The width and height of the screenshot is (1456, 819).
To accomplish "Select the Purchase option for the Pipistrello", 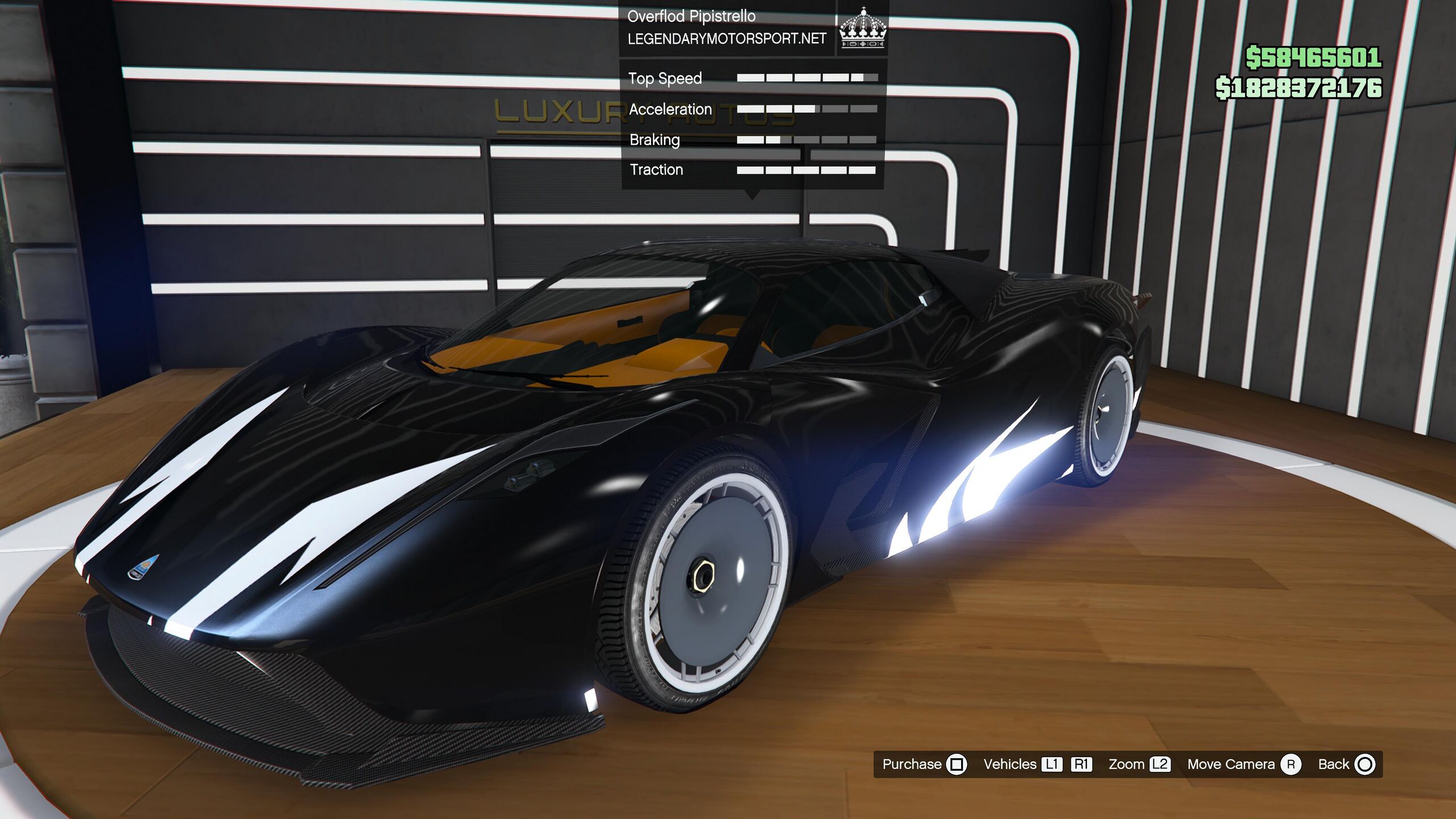I will click(x=923, y=764).
